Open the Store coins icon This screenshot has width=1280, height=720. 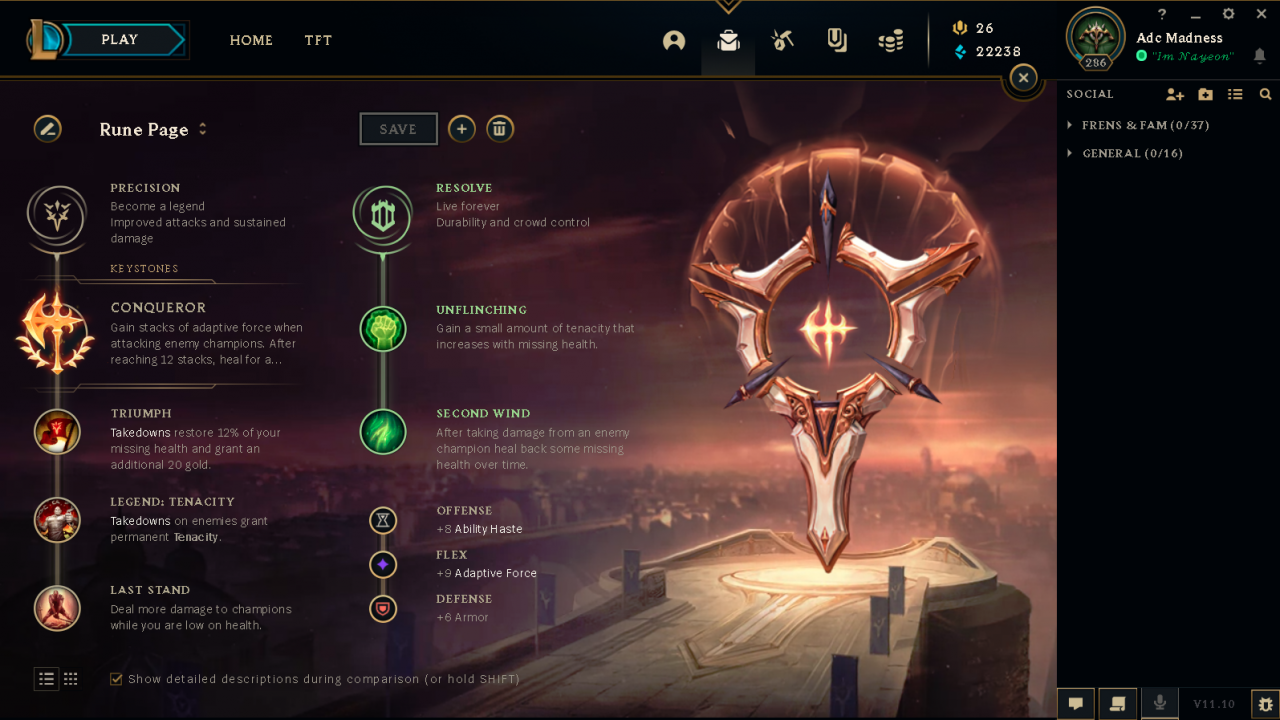[891, 40]
